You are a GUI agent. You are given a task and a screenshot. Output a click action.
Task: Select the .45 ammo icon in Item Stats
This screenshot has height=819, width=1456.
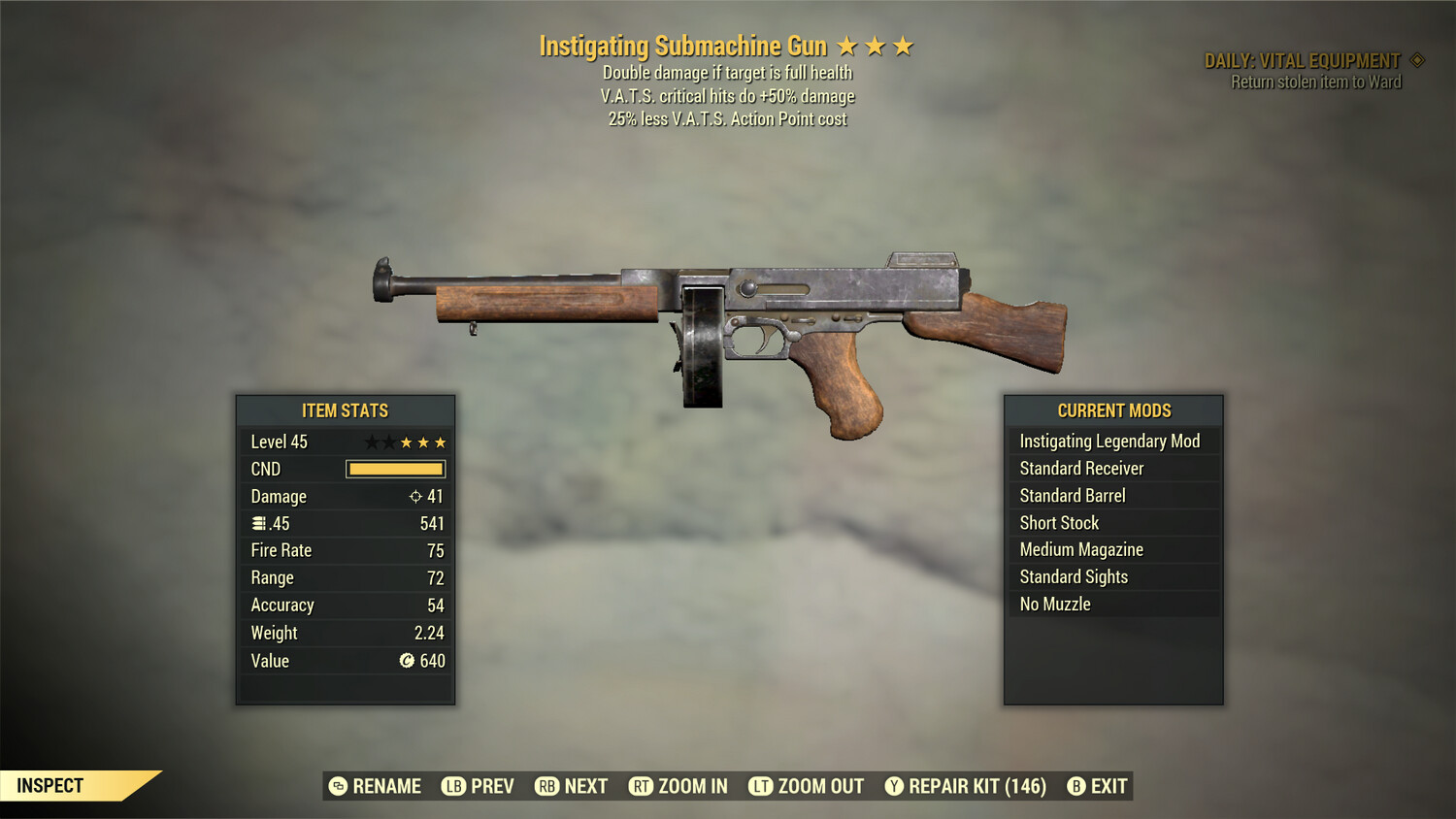[x=258, y=523]
